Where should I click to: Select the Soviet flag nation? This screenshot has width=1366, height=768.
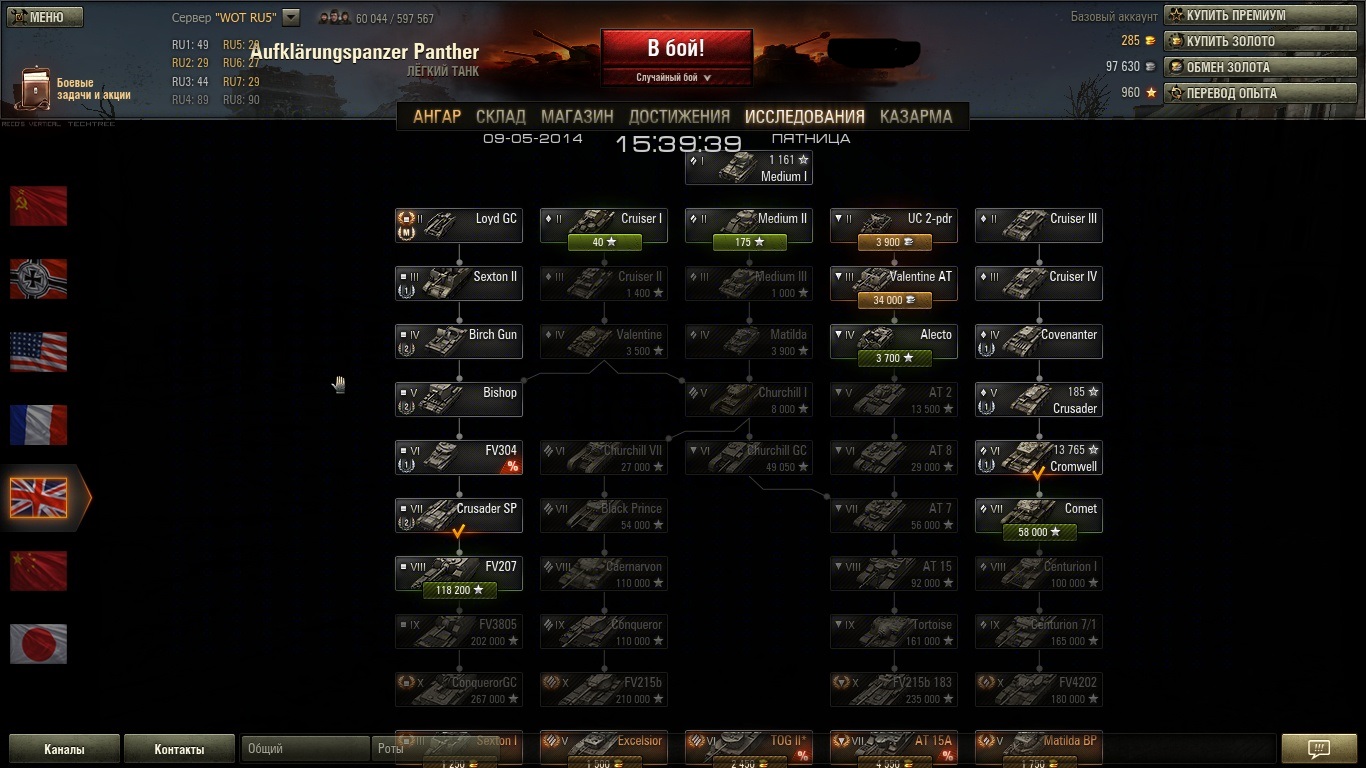(x=39, y=206)
